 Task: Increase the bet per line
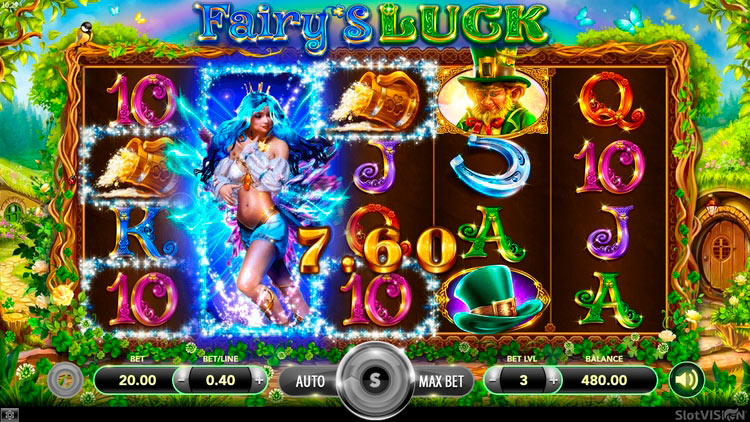click(x=260, y=380)
